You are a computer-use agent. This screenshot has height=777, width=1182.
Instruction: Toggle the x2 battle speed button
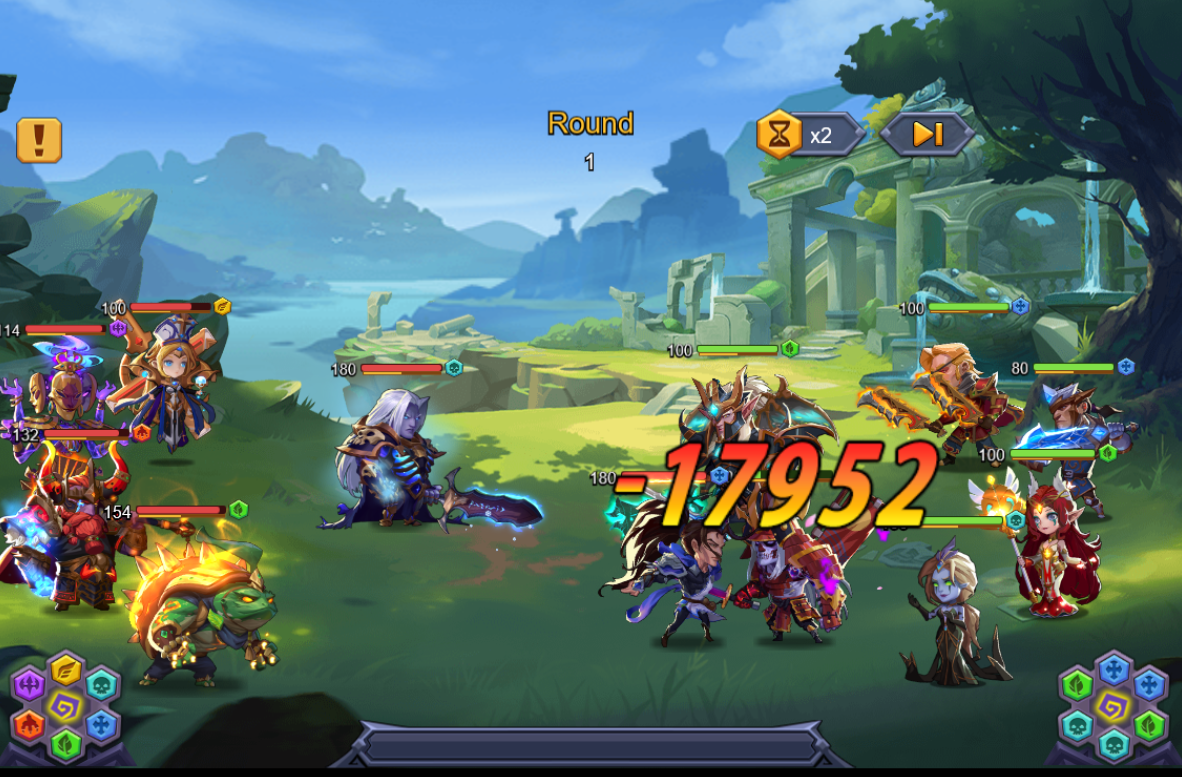[x=809, y=134]
